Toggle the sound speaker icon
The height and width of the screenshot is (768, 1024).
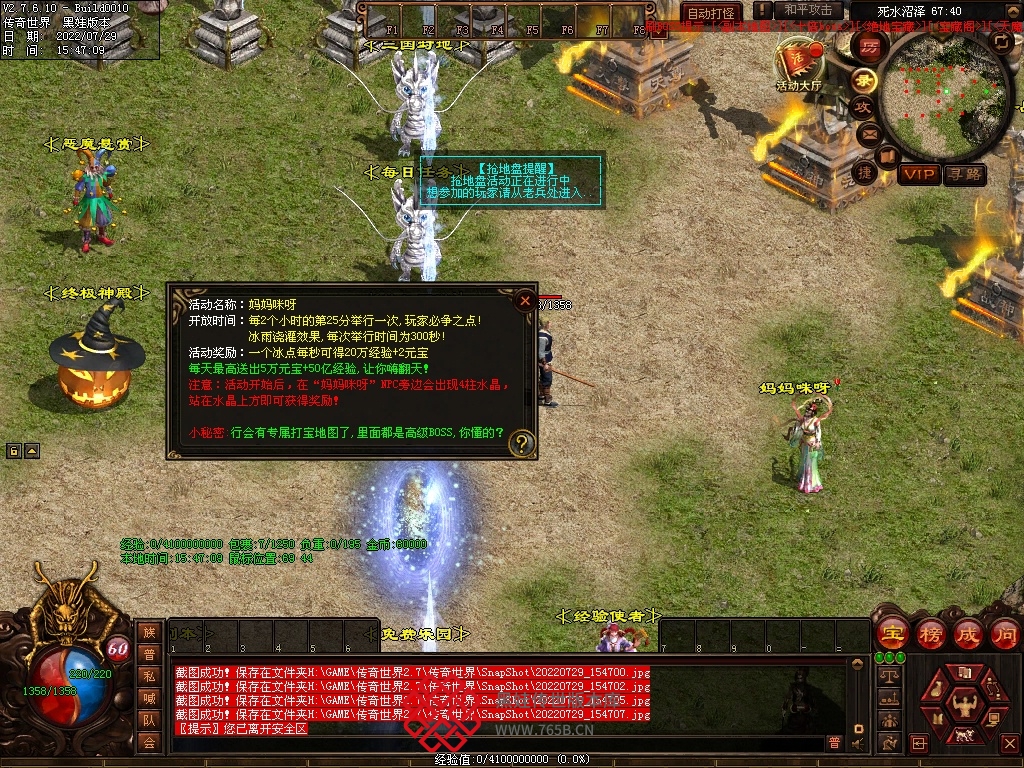pos(857,744)
